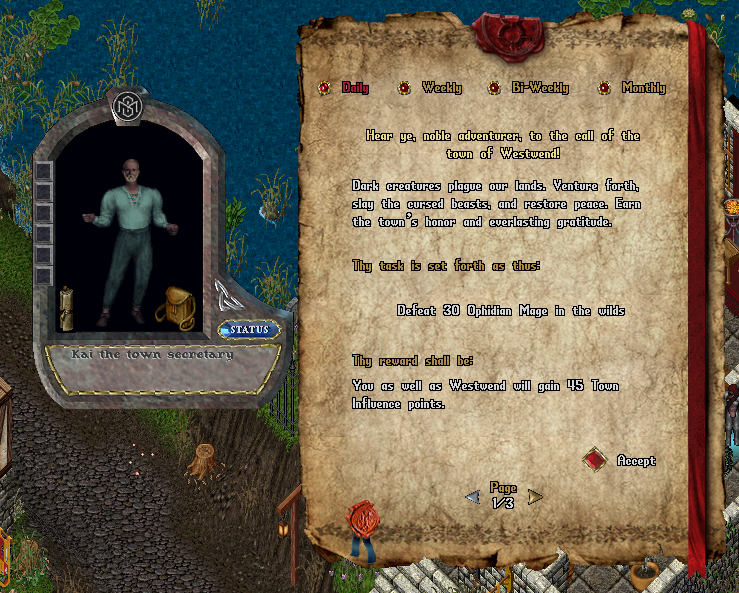
Task: Select the Weekly quests tab
Action: [404, 88]
